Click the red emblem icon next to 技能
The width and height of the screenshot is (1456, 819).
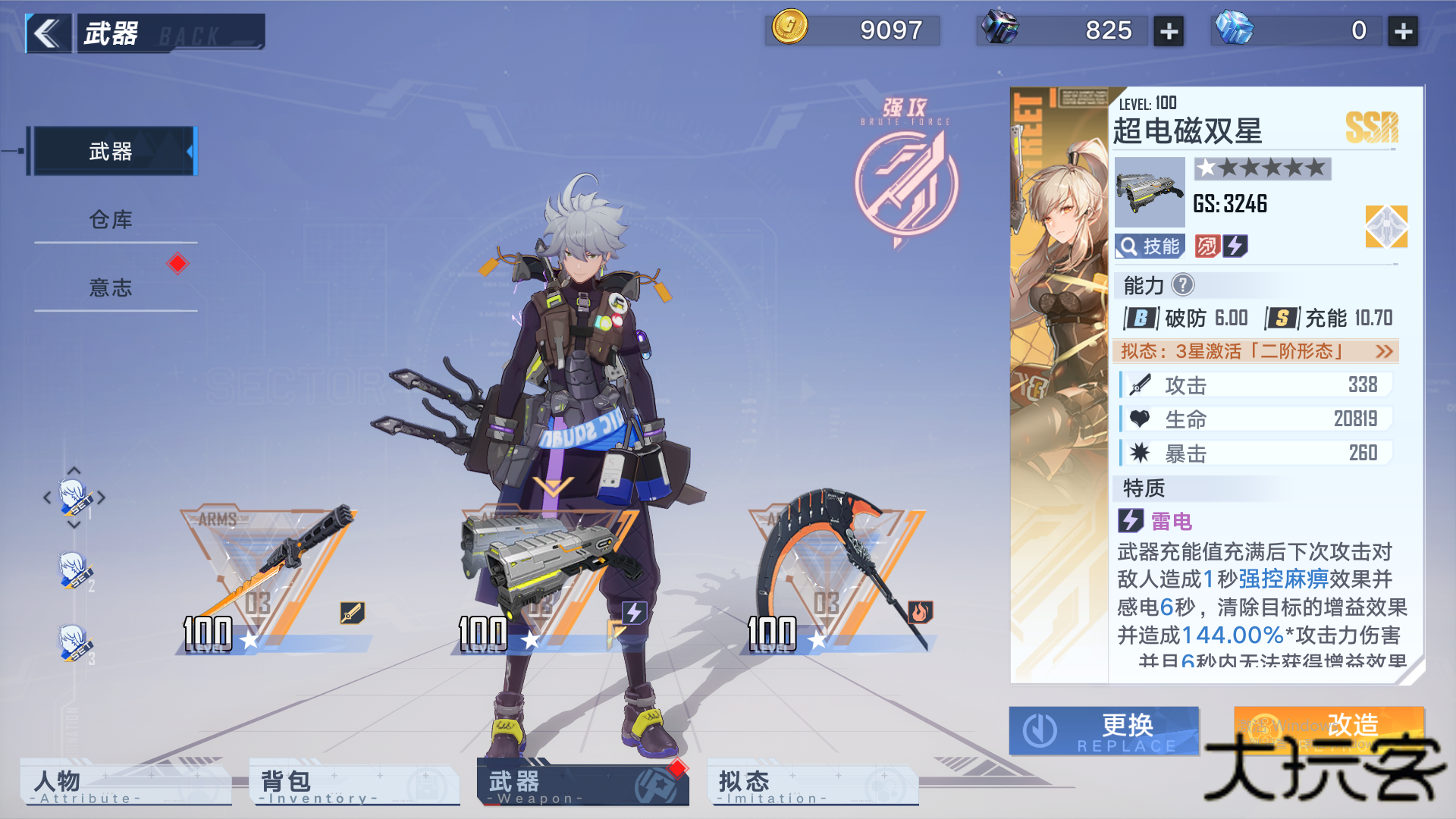[x=1207, y=246]
